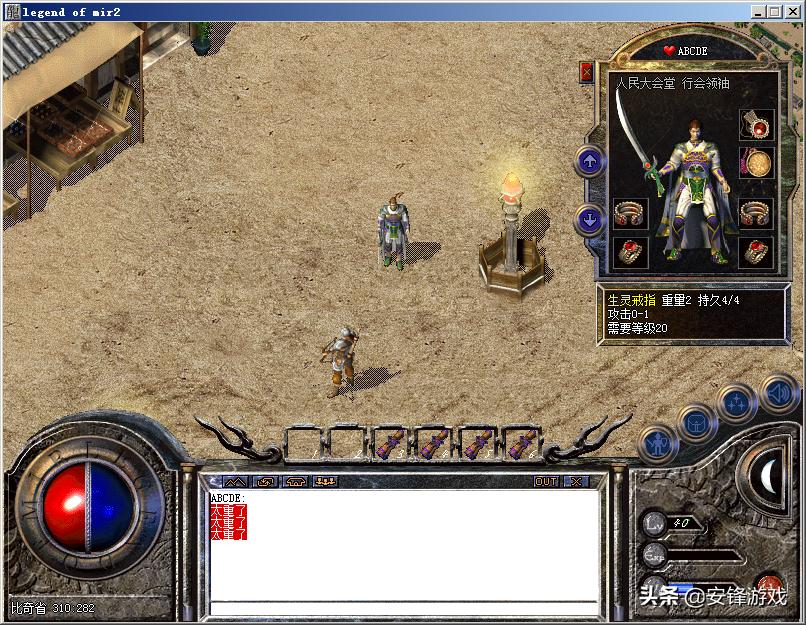Open the group icon with three figures

325,482
